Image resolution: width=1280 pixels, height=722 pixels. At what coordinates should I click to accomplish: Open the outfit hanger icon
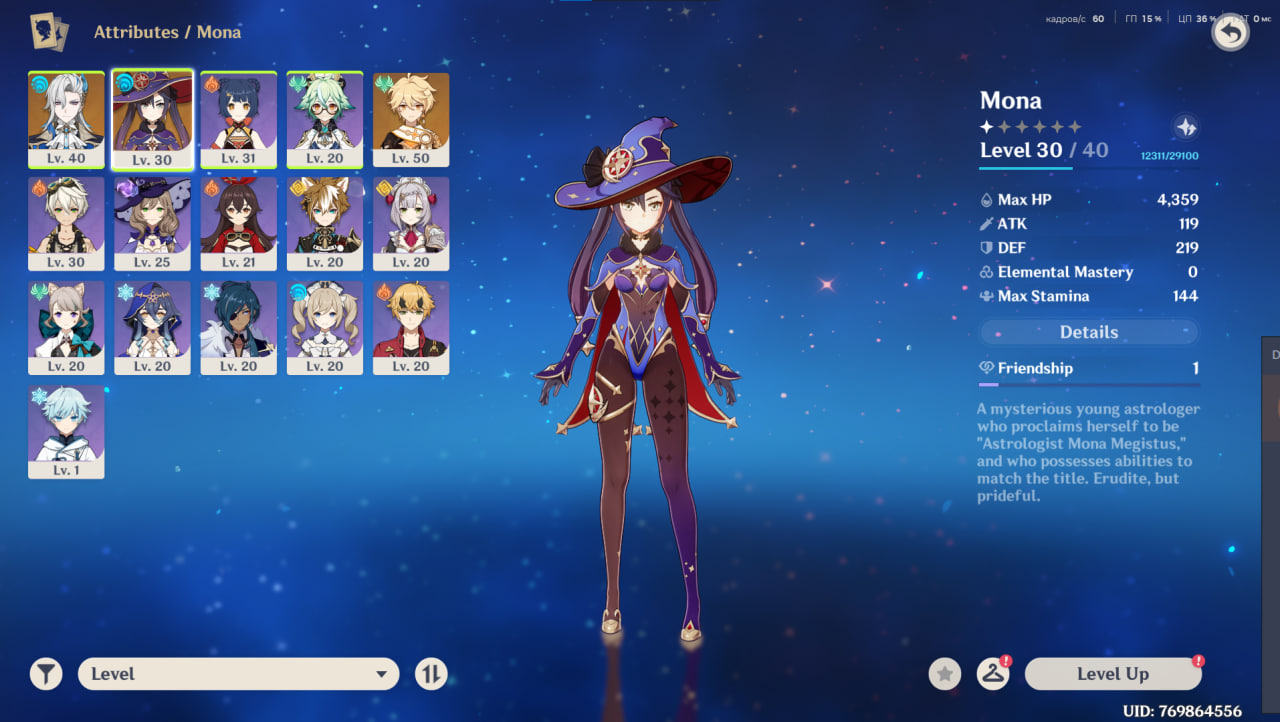(992, 674)
